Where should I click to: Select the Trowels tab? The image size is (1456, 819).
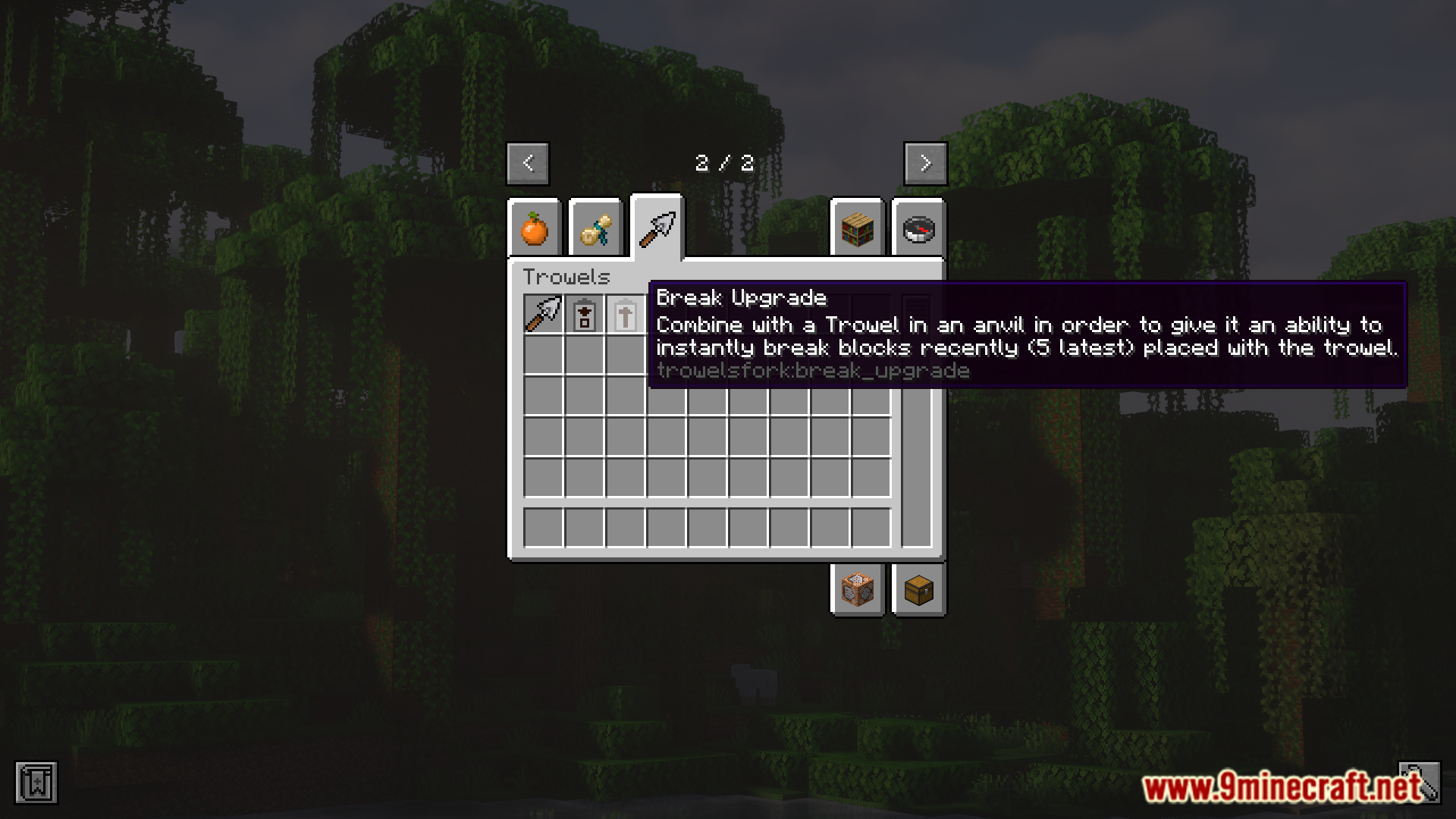point(657,228)
